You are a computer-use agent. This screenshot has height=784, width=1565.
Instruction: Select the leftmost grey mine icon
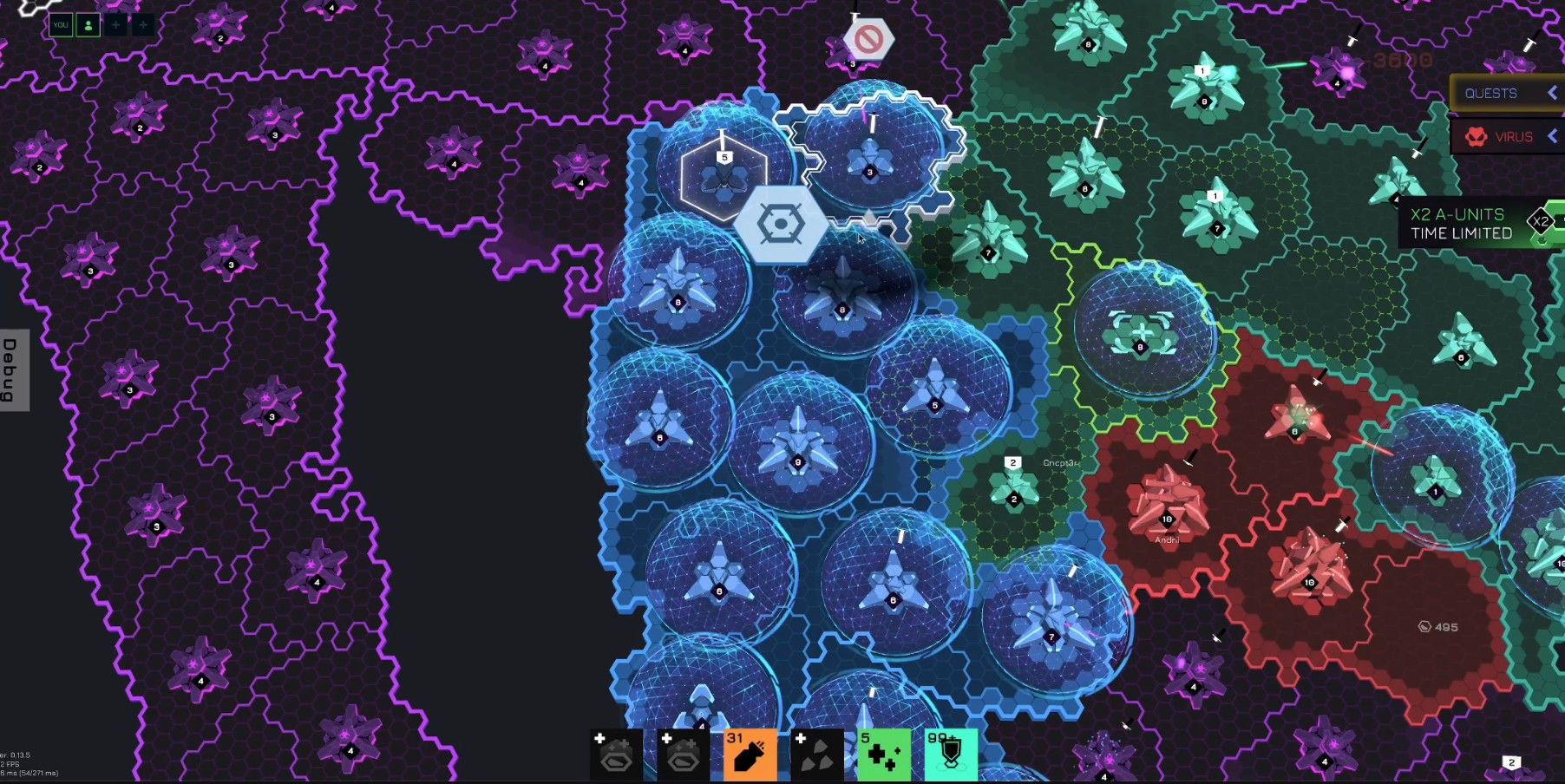616,760
